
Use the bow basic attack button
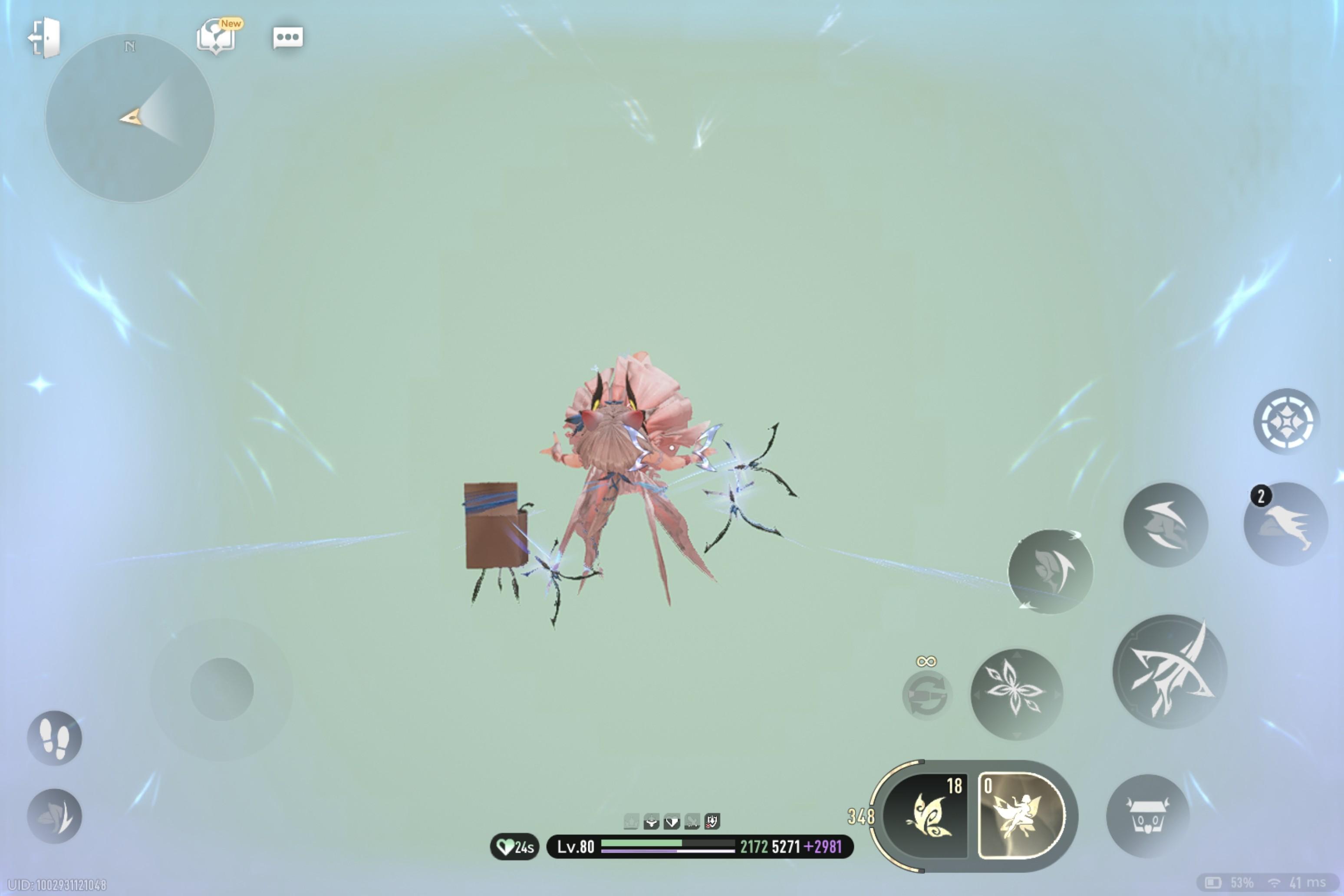[x=1169, y=672]
